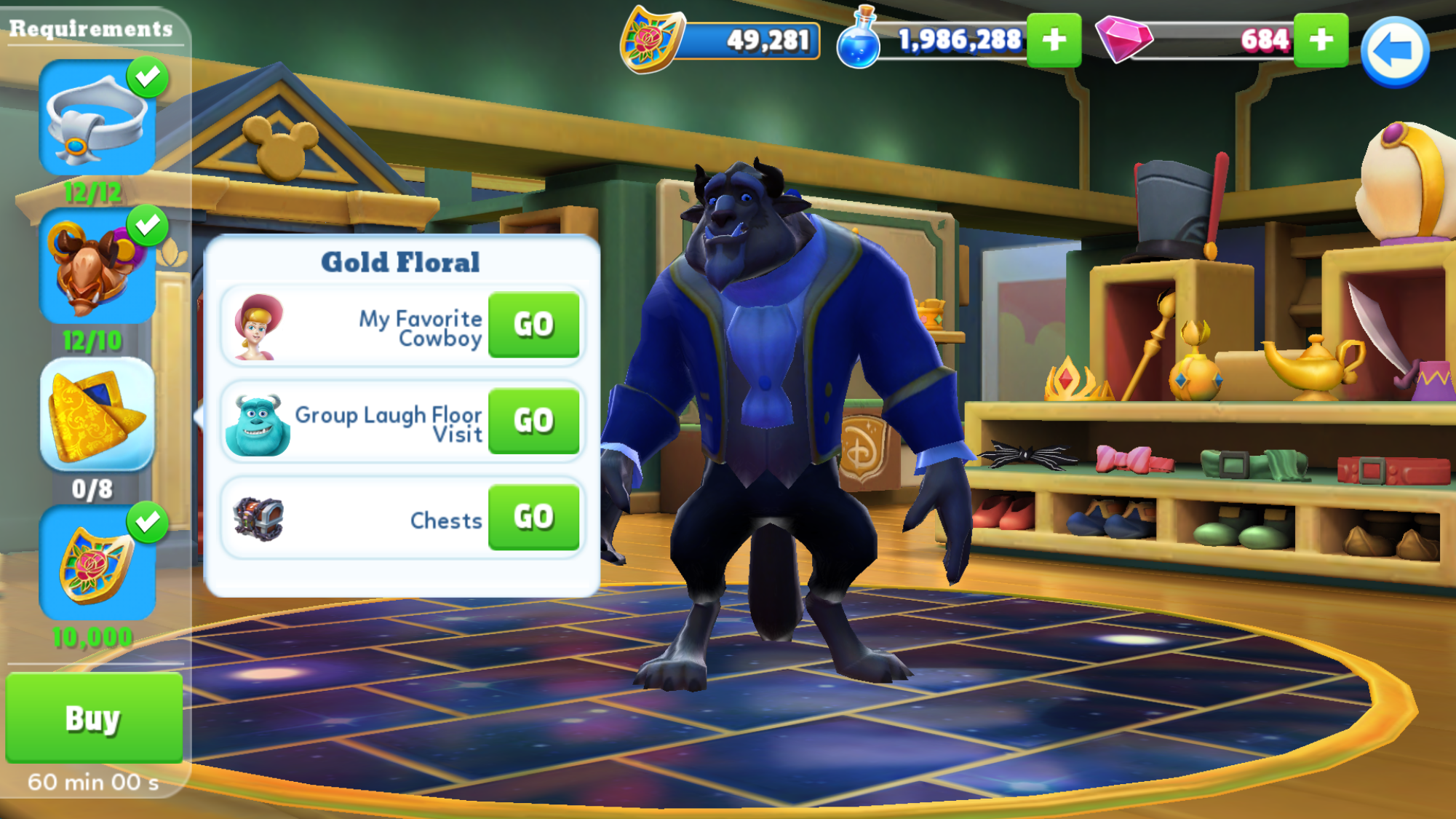Image resolution: width=1456 pixels, height=819 pixels.
Task: Go to Chests source
Action: coord(533,517)
